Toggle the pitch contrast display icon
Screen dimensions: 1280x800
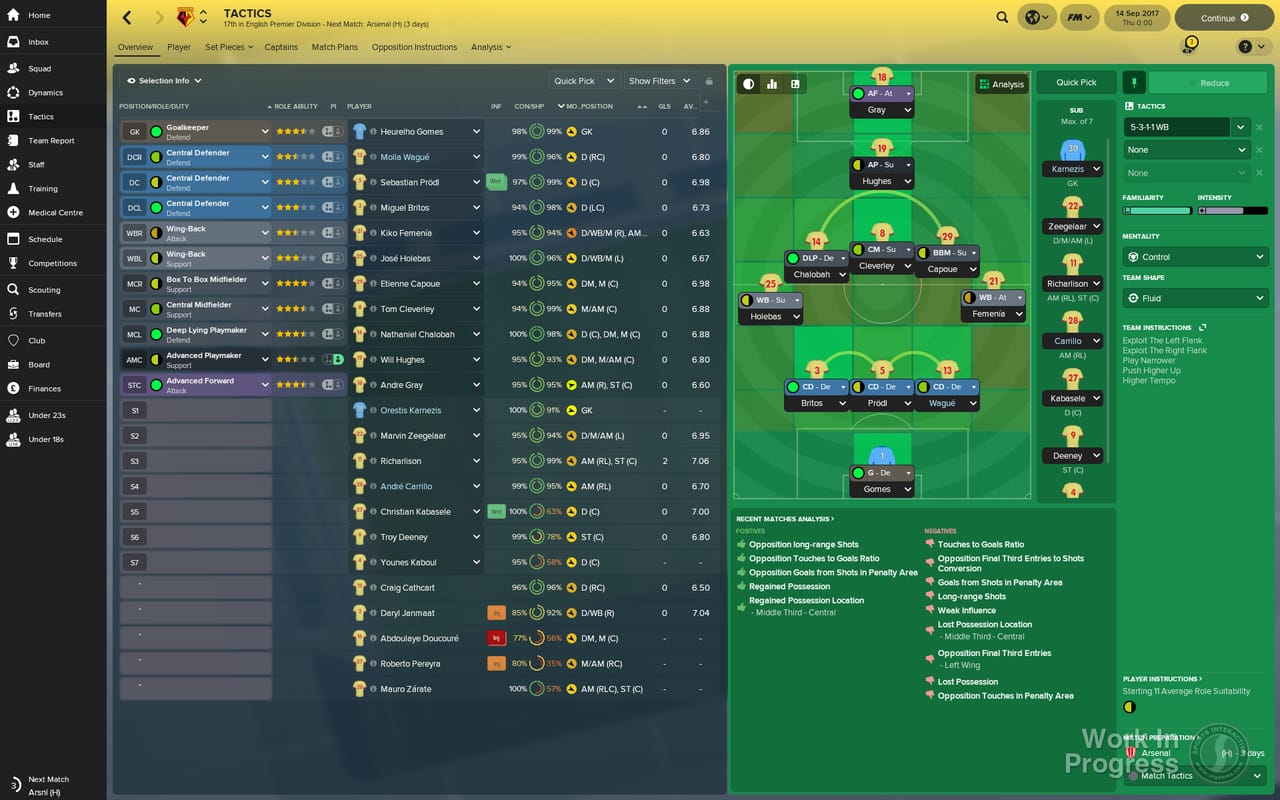747,84
